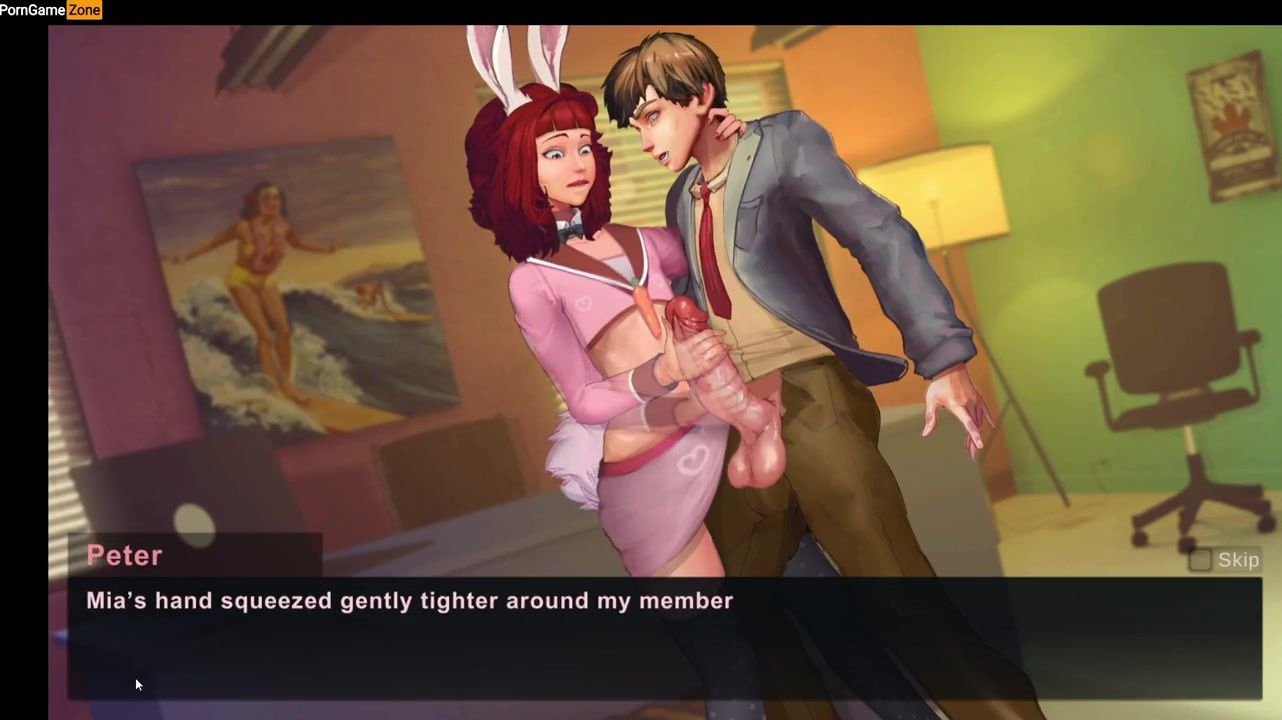Advance the dialogue by clicking the text box

(664, 638)
